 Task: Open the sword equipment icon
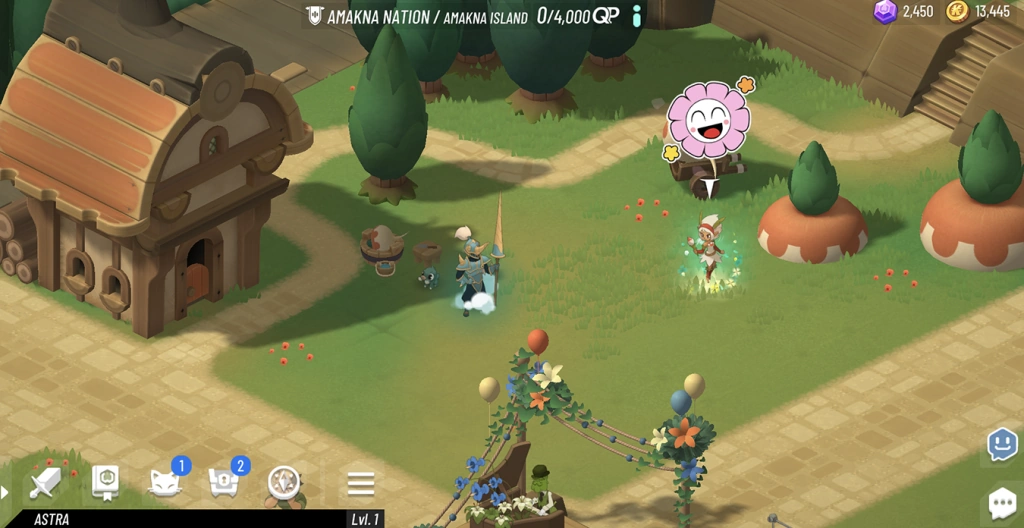(x=45, y=484)
